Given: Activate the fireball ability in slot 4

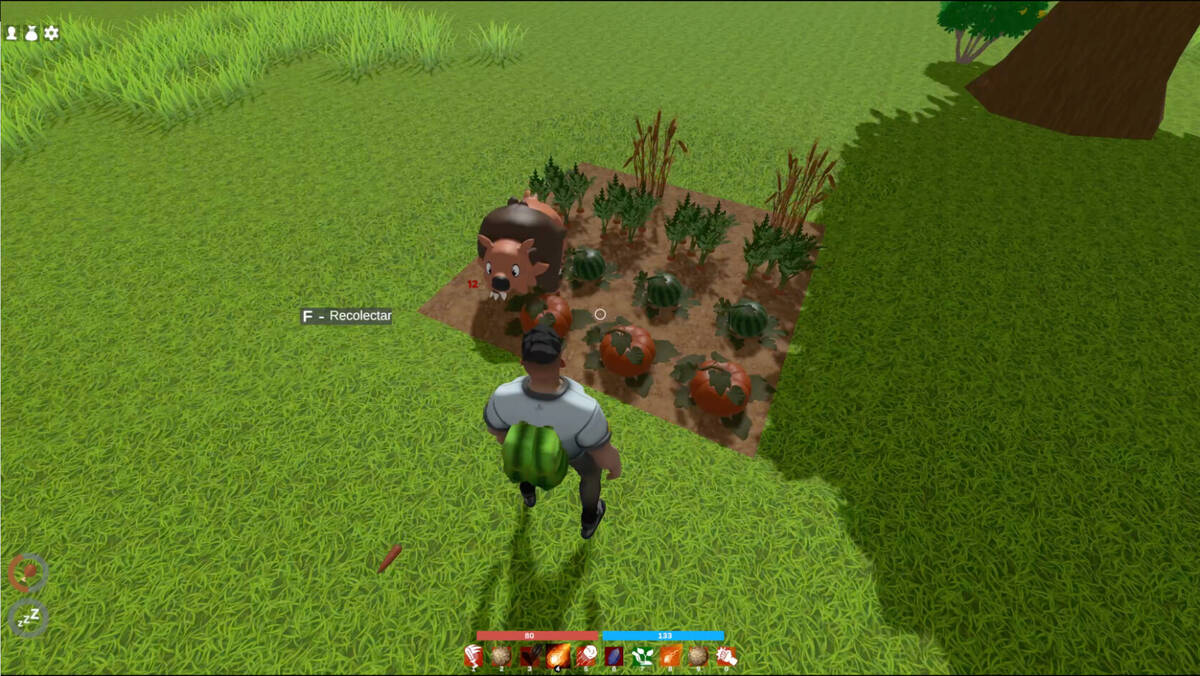Looking at the screenshot, I should click(x=558, y=656).
